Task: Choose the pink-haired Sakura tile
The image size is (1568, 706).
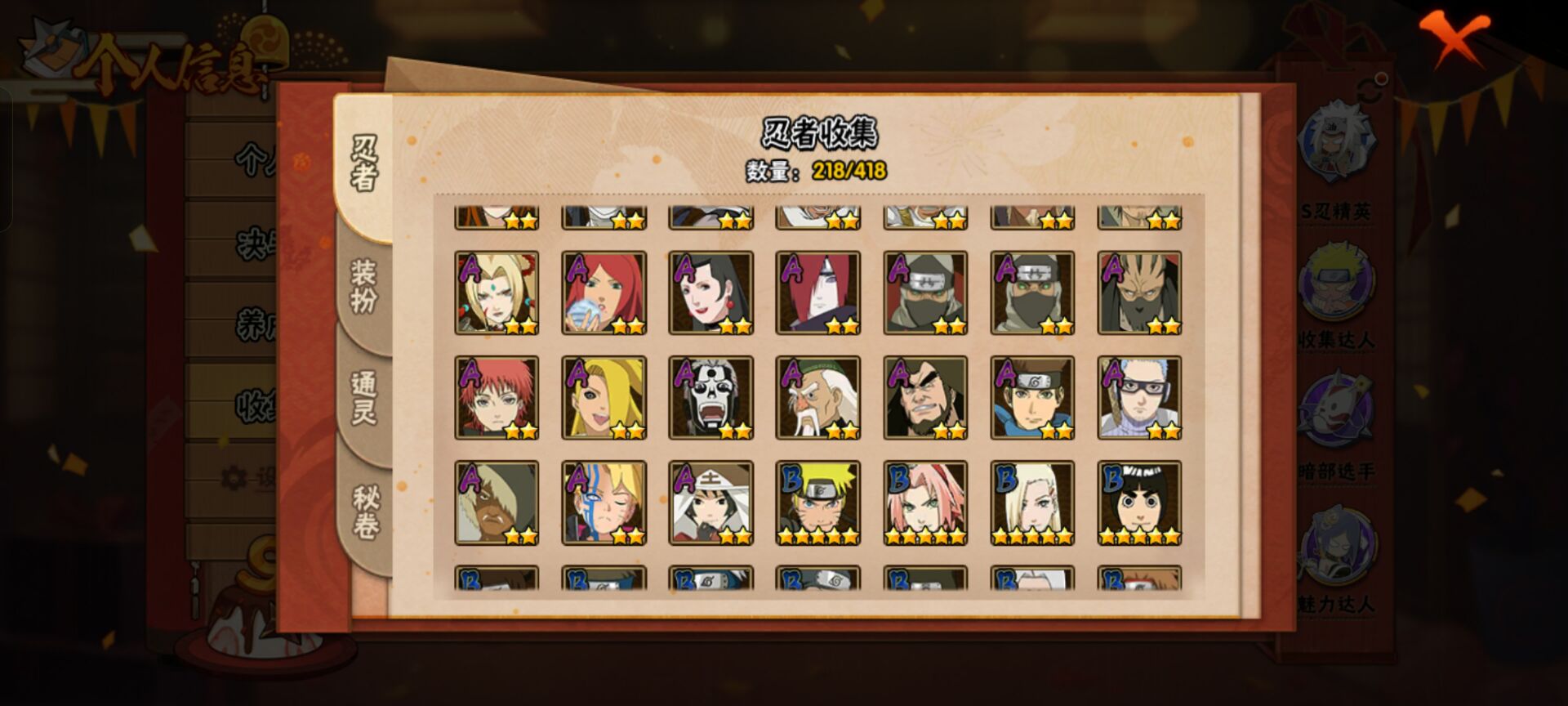Action: (925, 503)
